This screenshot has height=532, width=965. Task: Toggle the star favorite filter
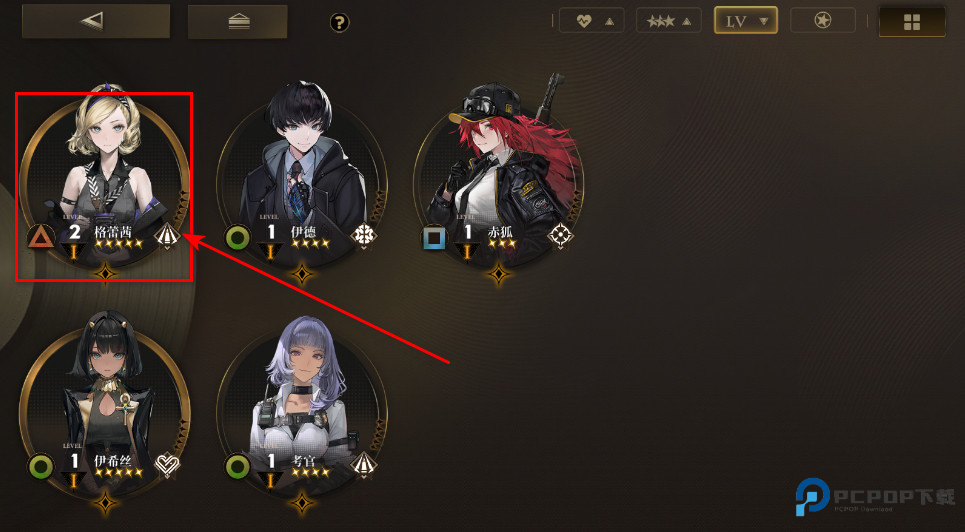[x=823, y=20]
